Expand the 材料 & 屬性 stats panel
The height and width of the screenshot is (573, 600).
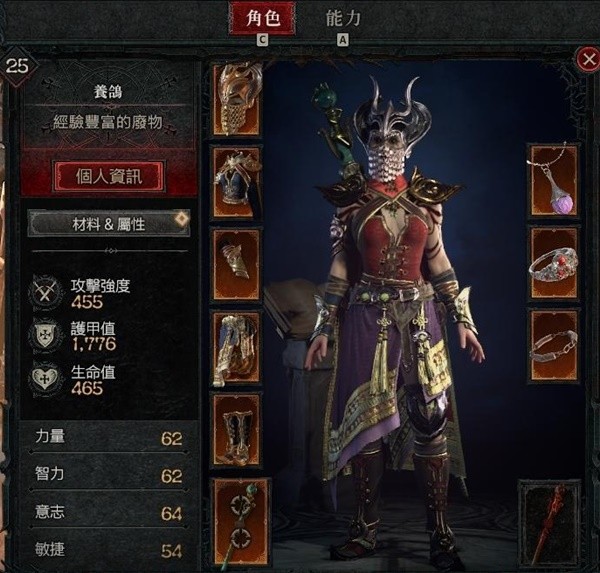click(x=108, y=223)
